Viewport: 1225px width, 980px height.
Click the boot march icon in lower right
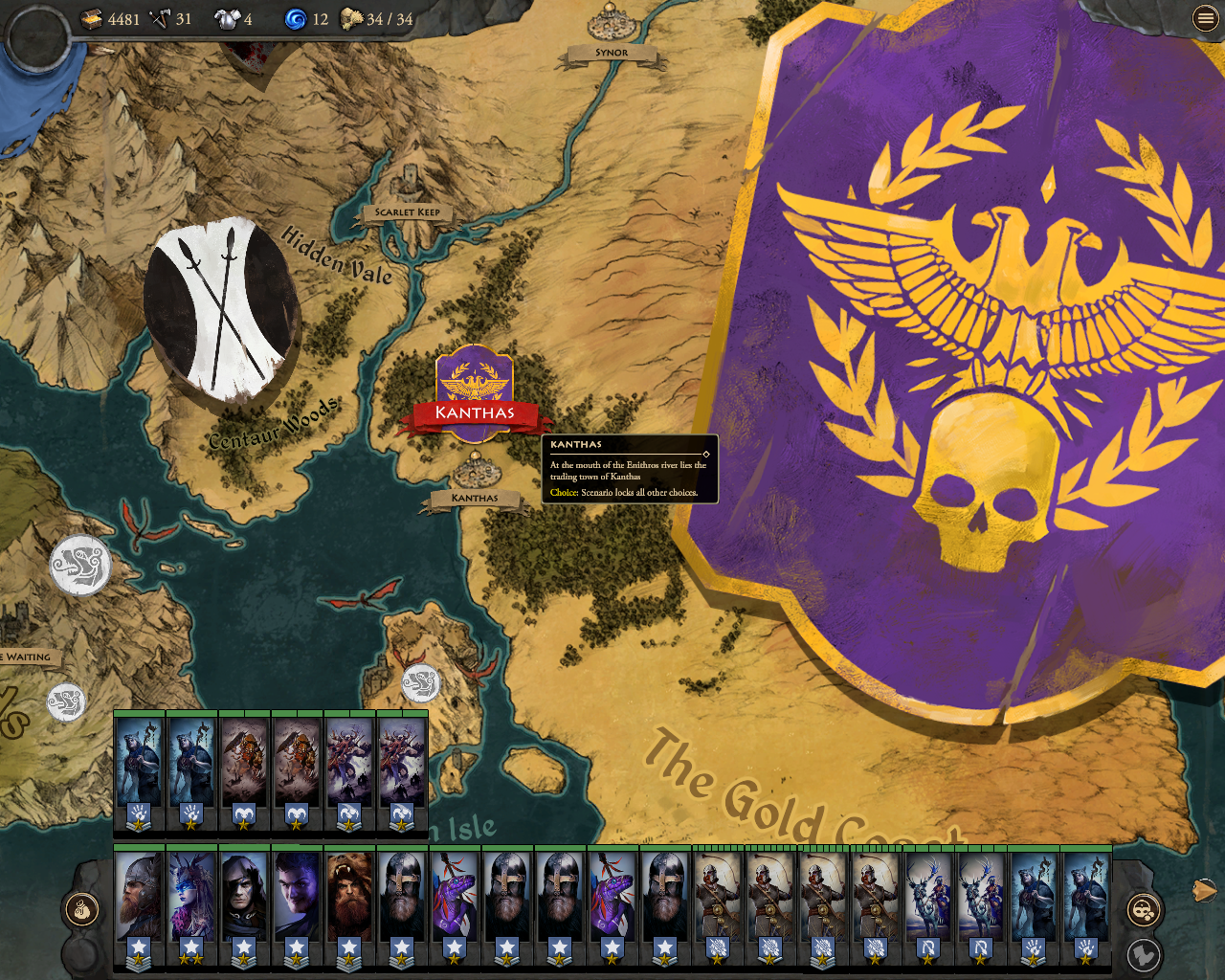1146,955
